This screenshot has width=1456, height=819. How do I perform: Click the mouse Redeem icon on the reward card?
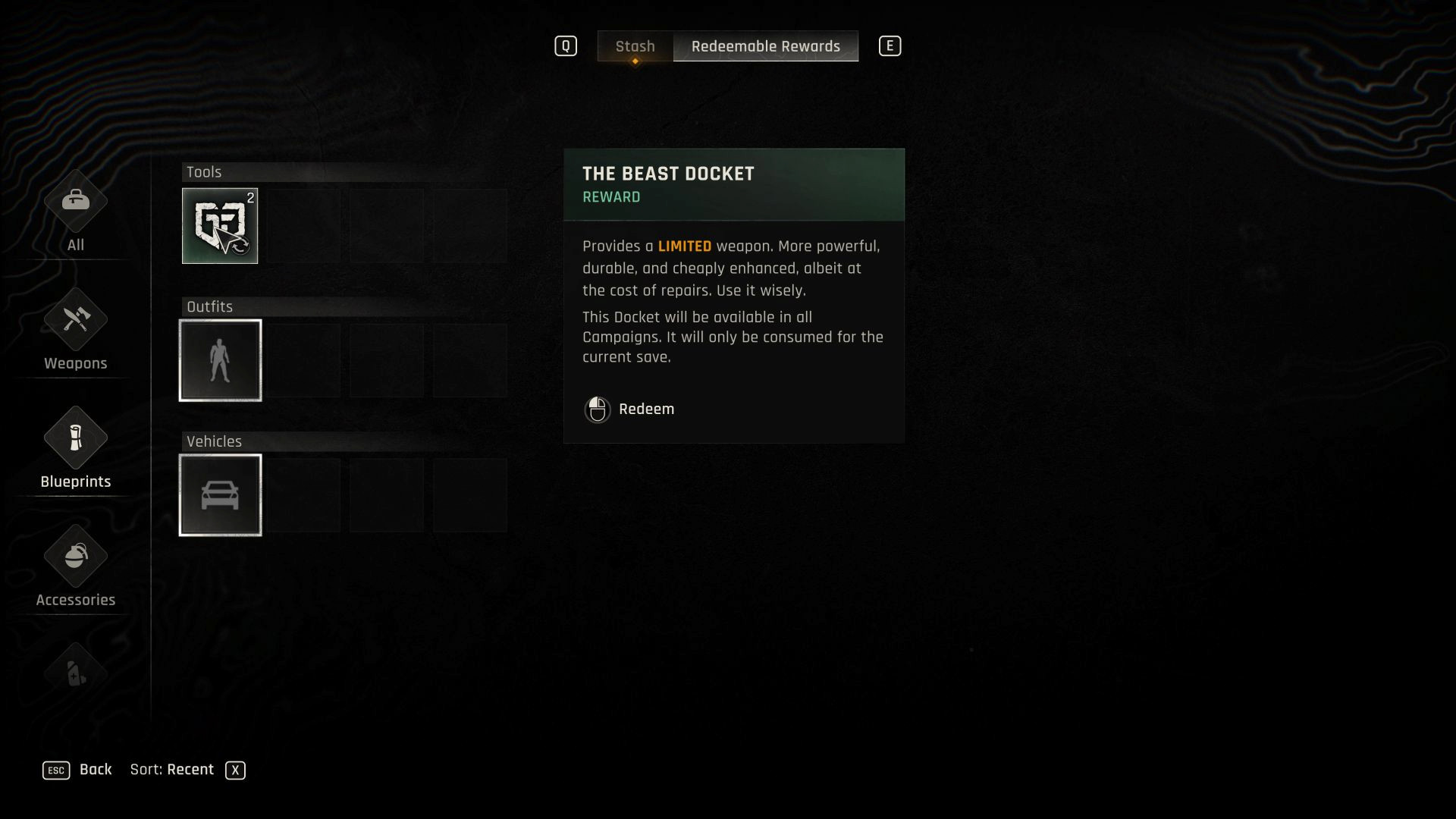point(598,409)
